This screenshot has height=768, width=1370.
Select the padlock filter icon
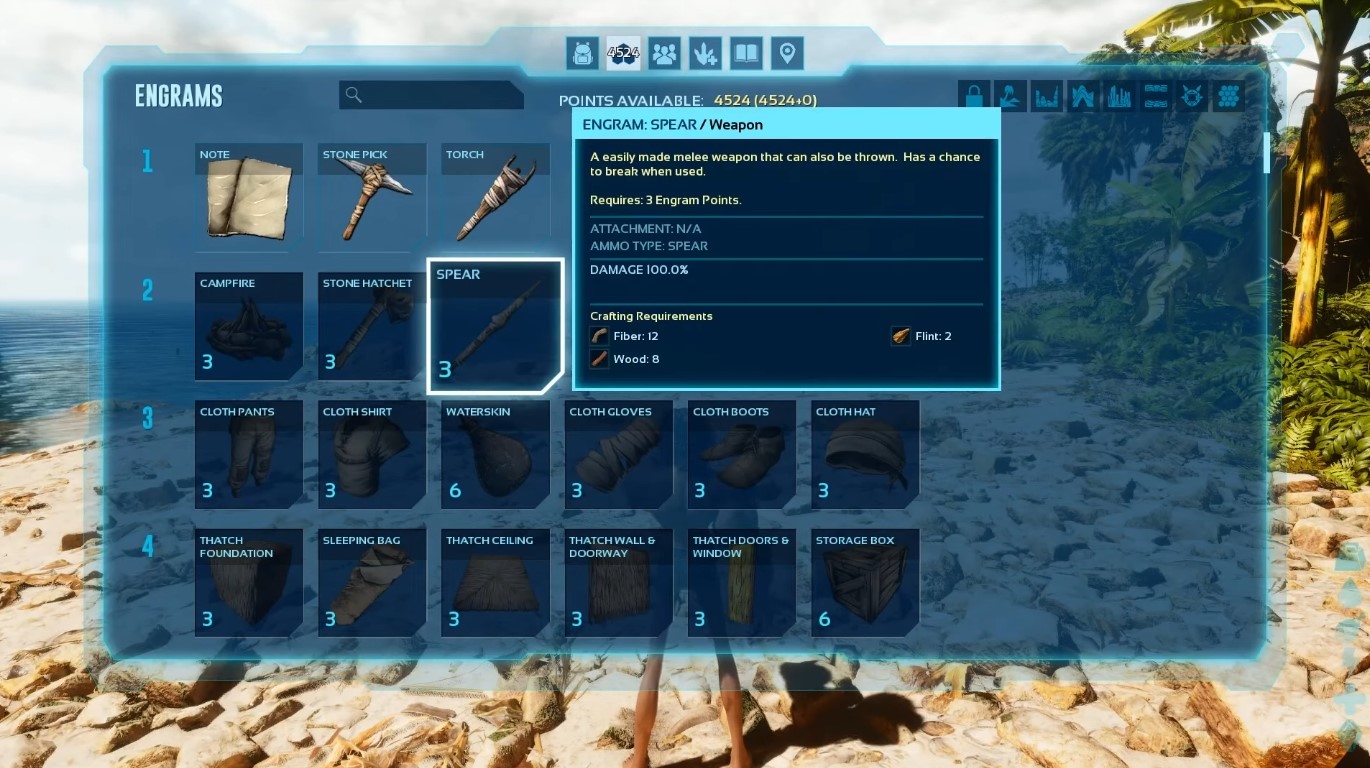973,95
